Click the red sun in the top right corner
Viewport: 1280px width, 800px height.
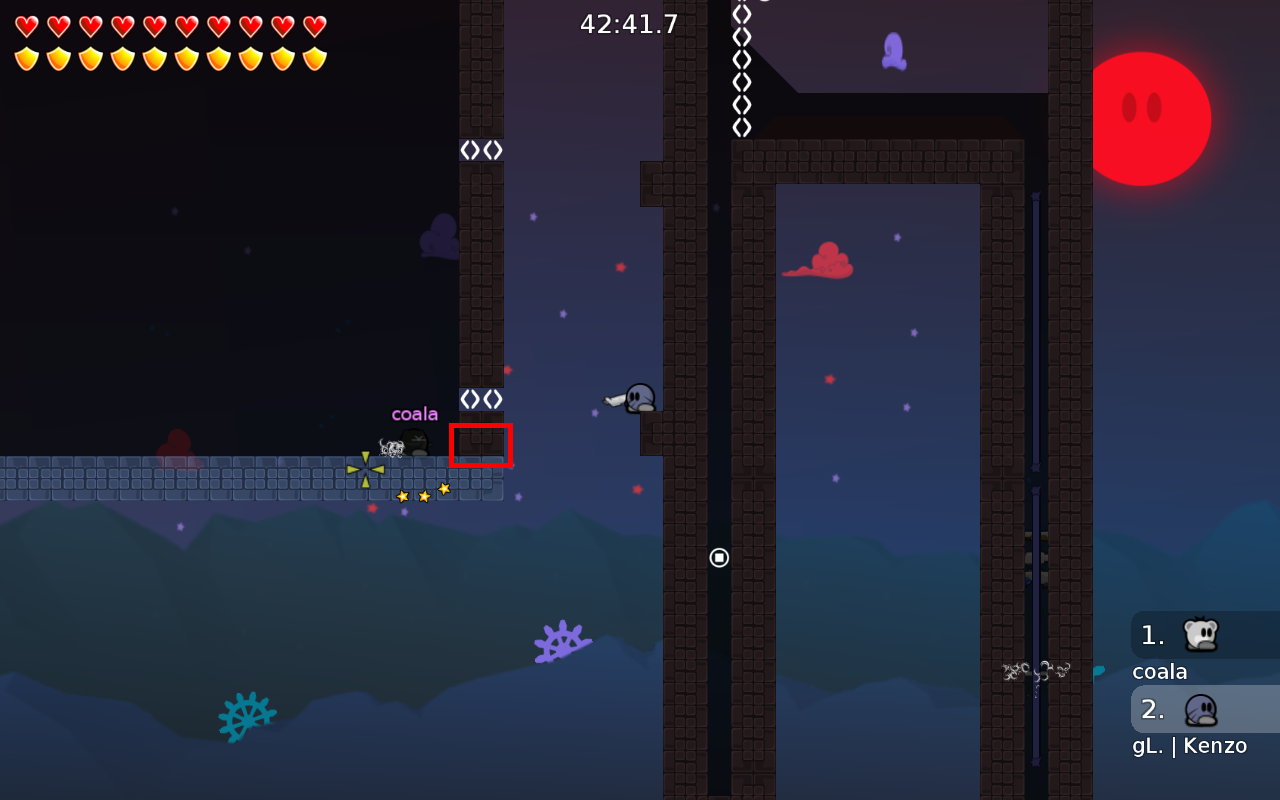pos(1152,117)
